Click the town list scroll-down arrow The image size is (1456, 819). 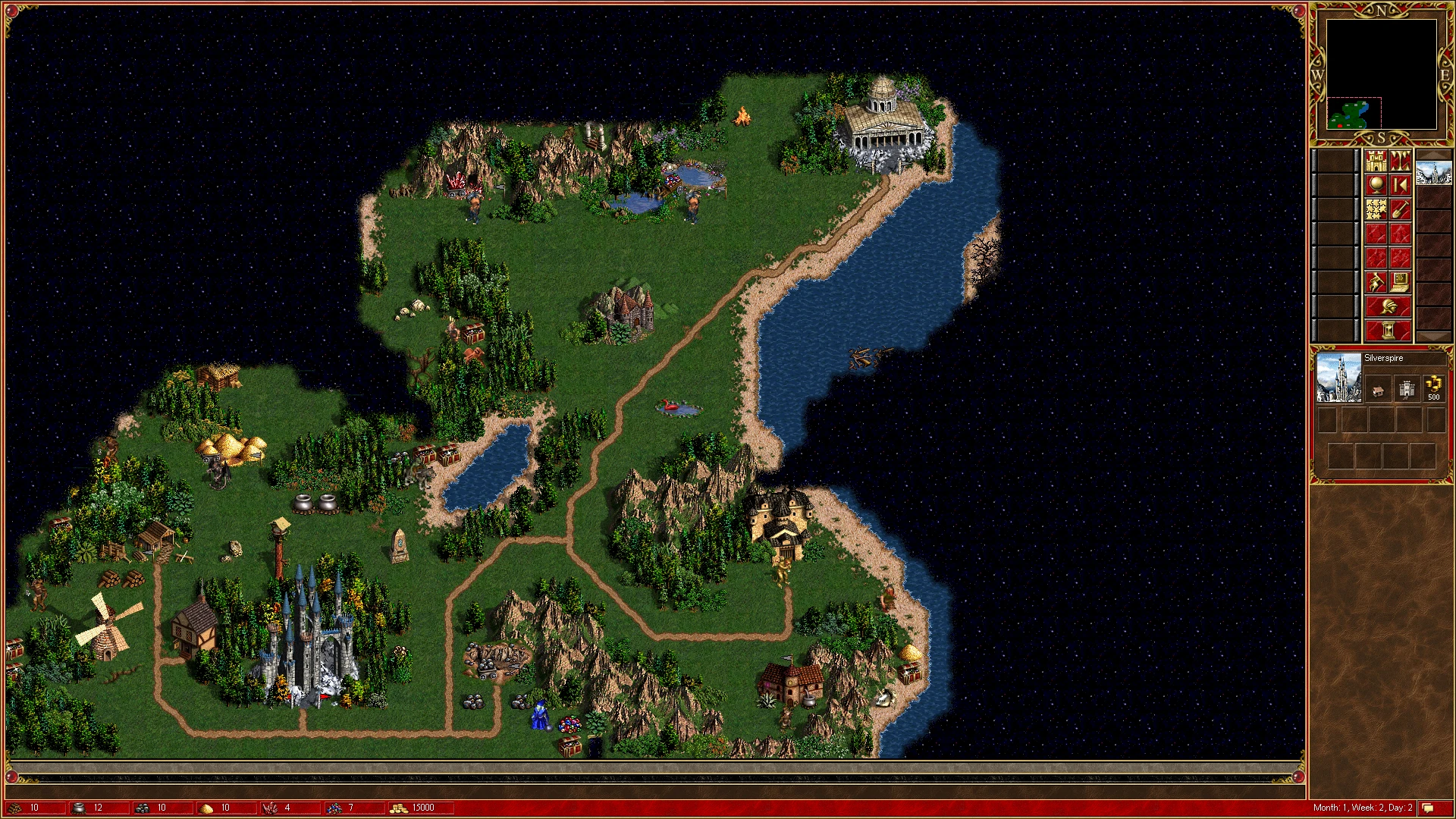[1433, 337]
